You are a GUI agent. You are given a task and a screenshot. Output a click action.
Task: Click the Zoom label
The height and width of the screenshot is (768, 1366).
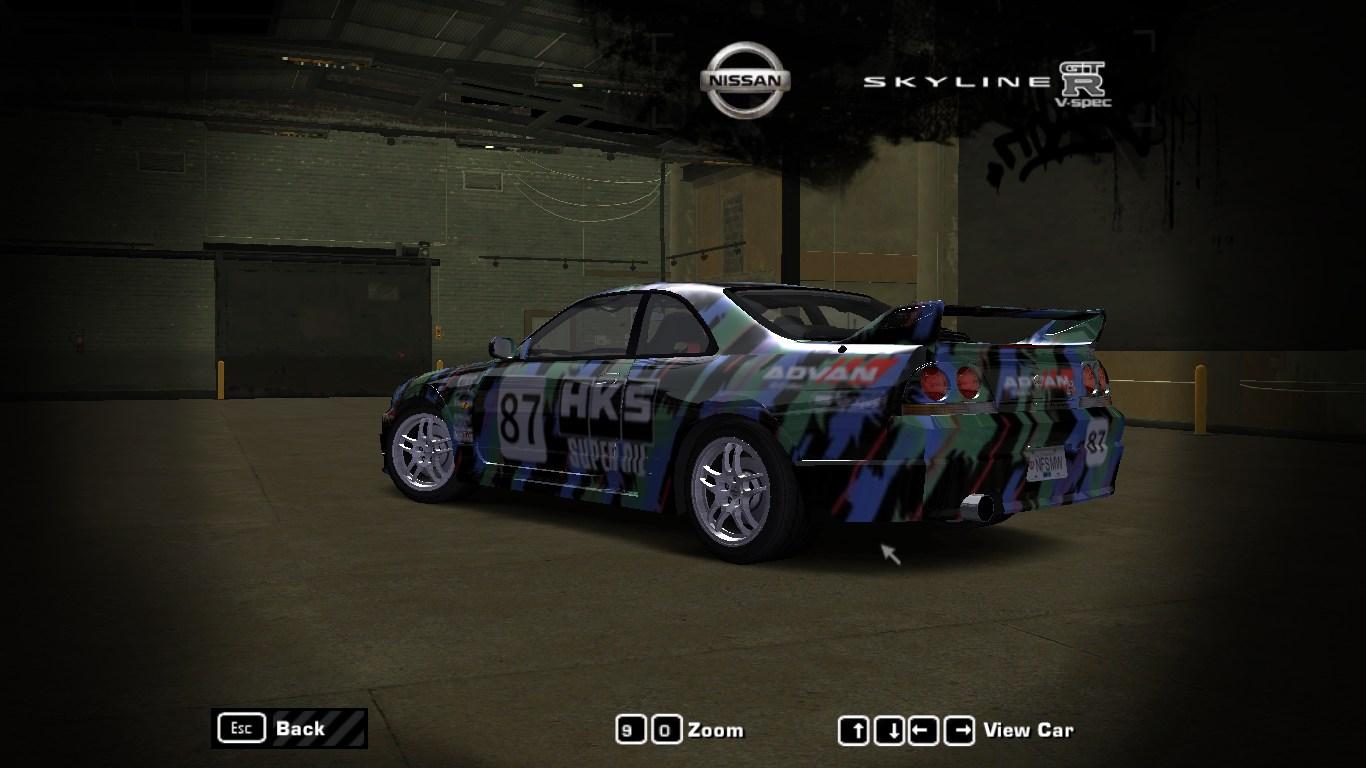713,729
